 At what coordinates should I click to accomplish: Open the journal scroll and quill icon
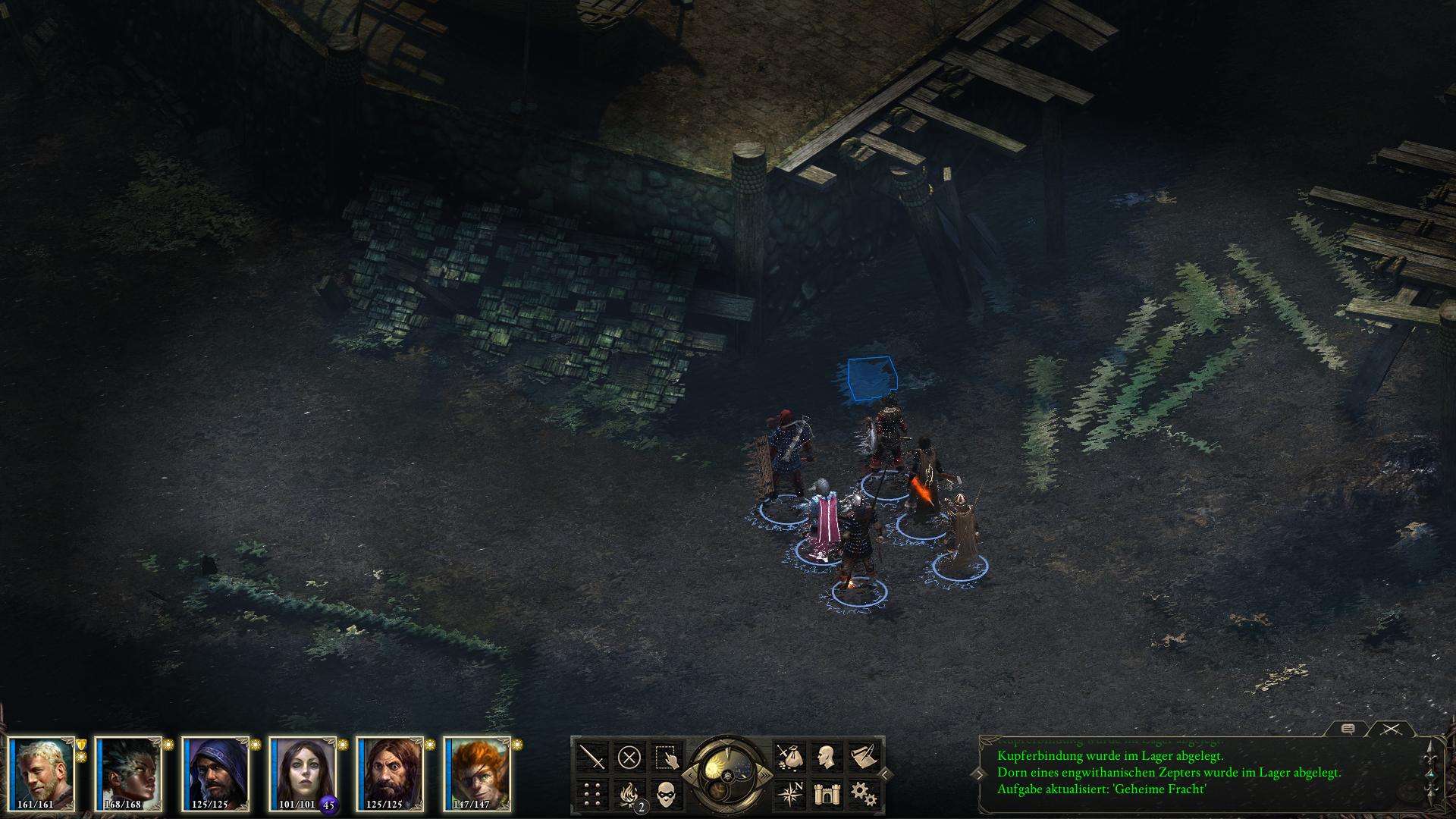coord(863,757)
